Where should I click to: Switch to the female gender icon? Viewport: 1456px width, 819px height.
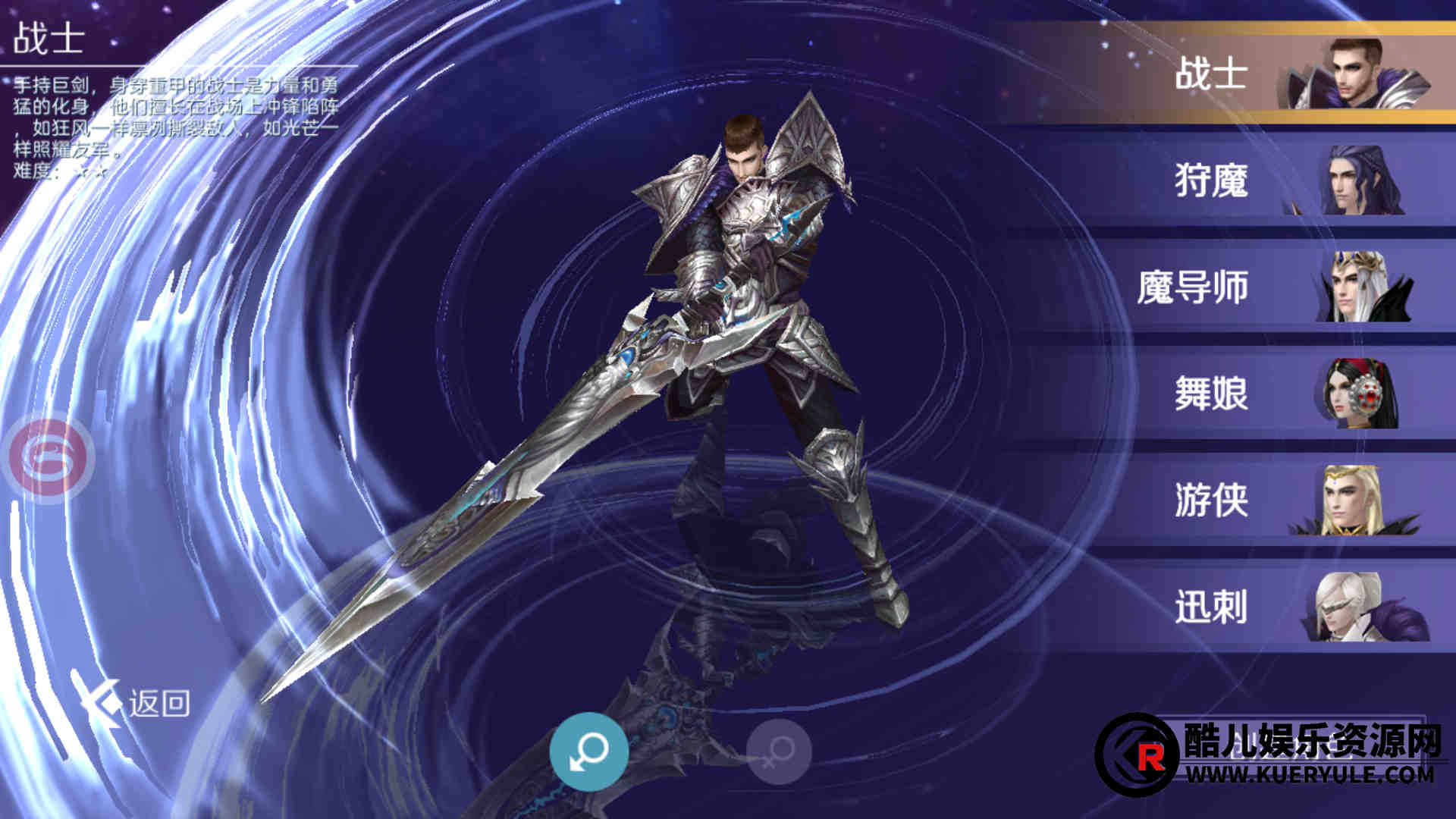tap(779, 752)
